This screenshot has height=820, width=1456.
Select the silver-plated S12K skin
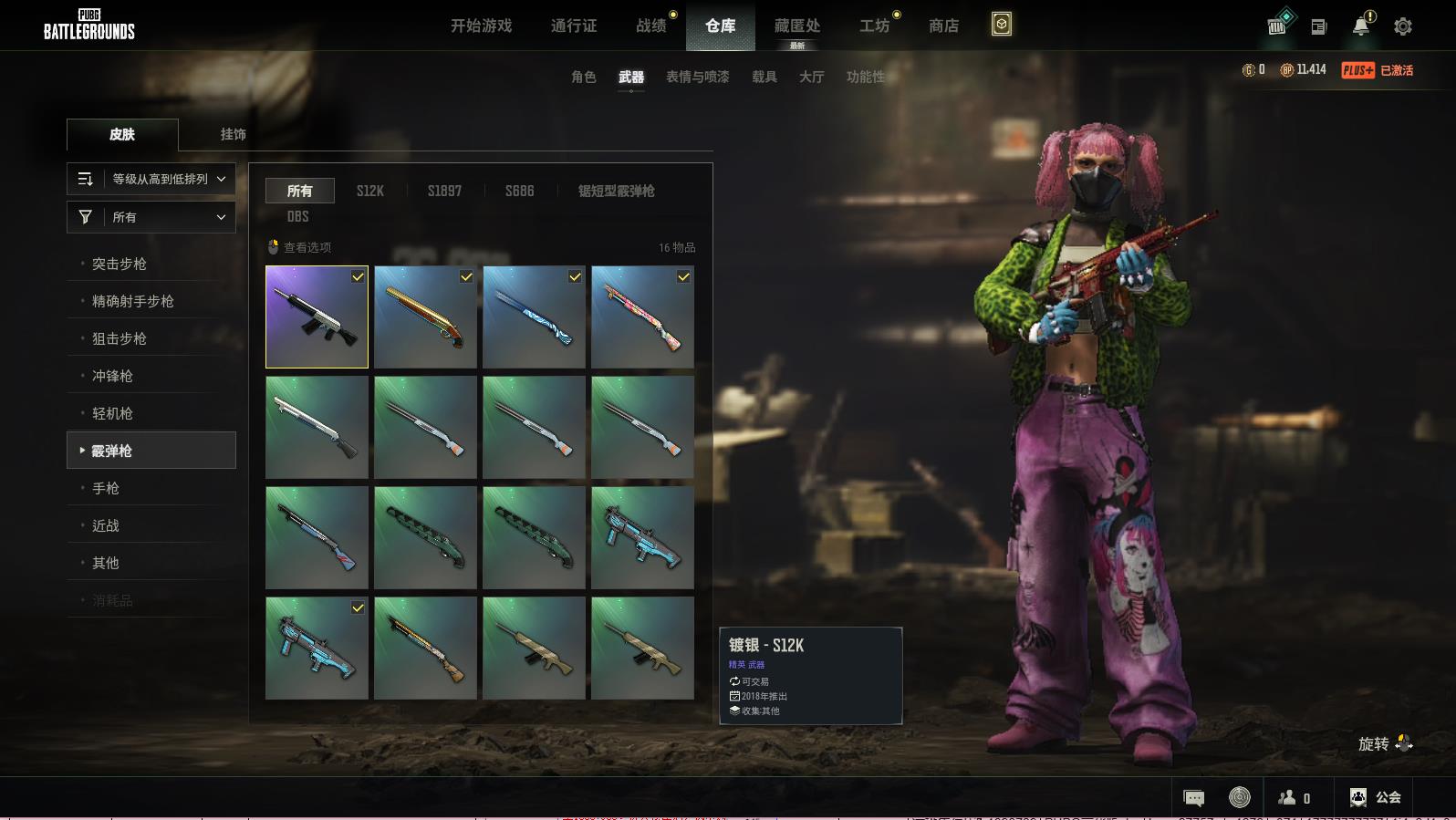coord(317,317)
